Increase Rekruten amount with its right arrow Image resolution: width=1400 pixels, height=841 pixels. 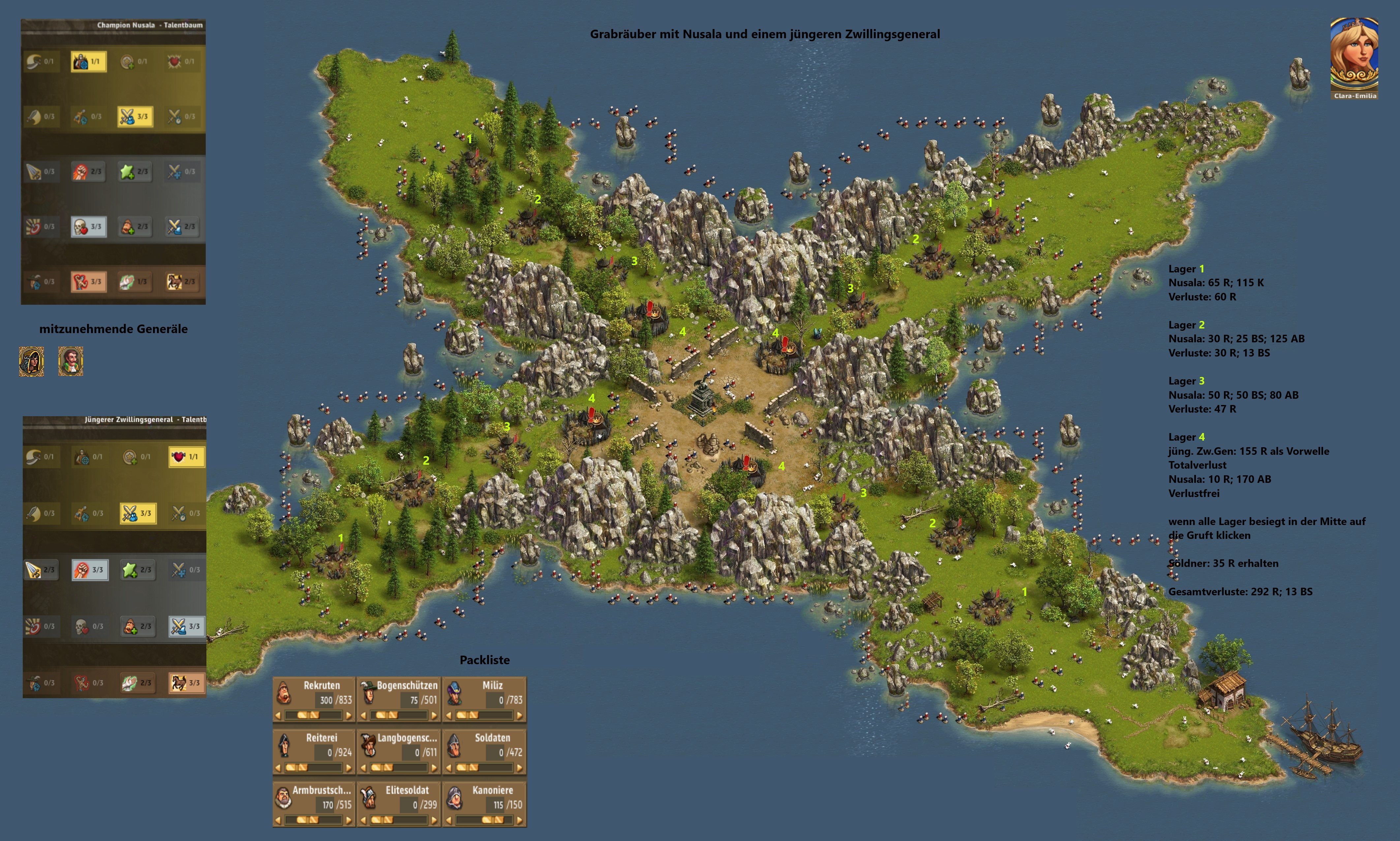tap(349, 716)
